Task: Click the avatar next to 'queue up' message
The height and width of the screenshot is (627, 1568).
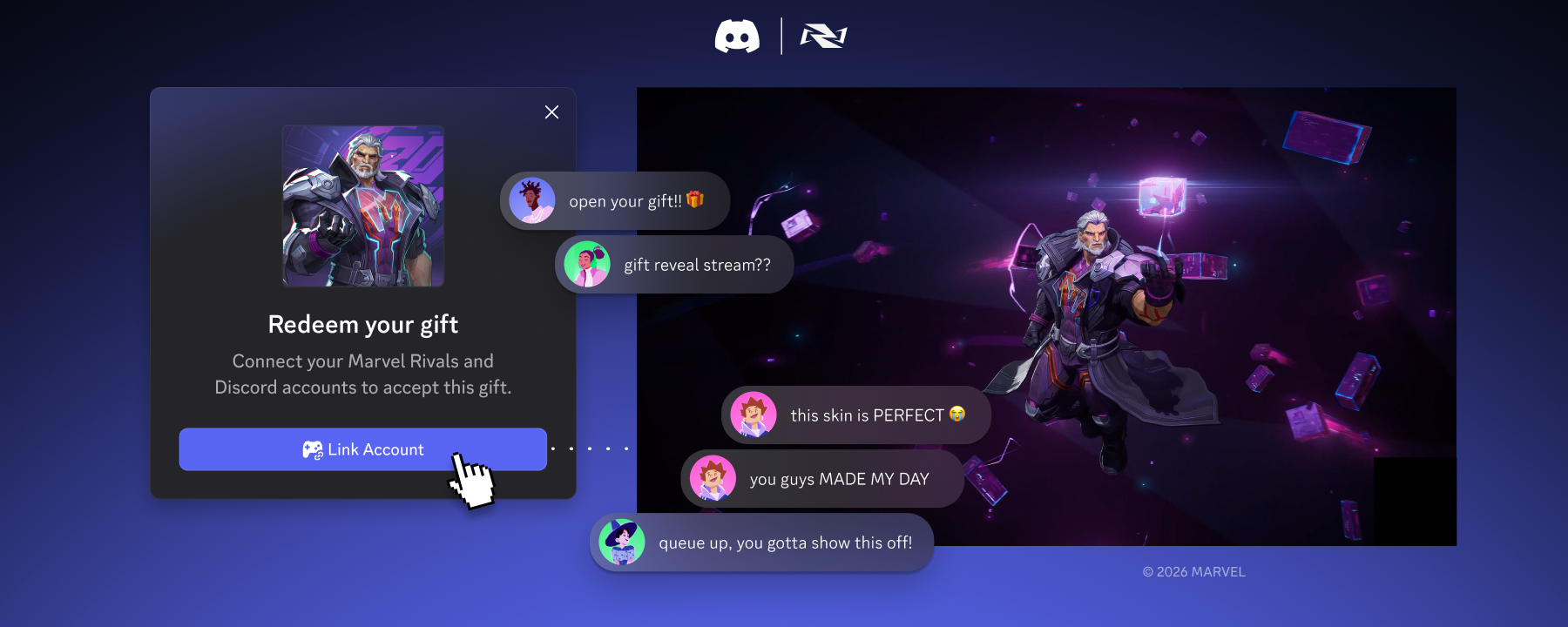Action: pos(622,542)
